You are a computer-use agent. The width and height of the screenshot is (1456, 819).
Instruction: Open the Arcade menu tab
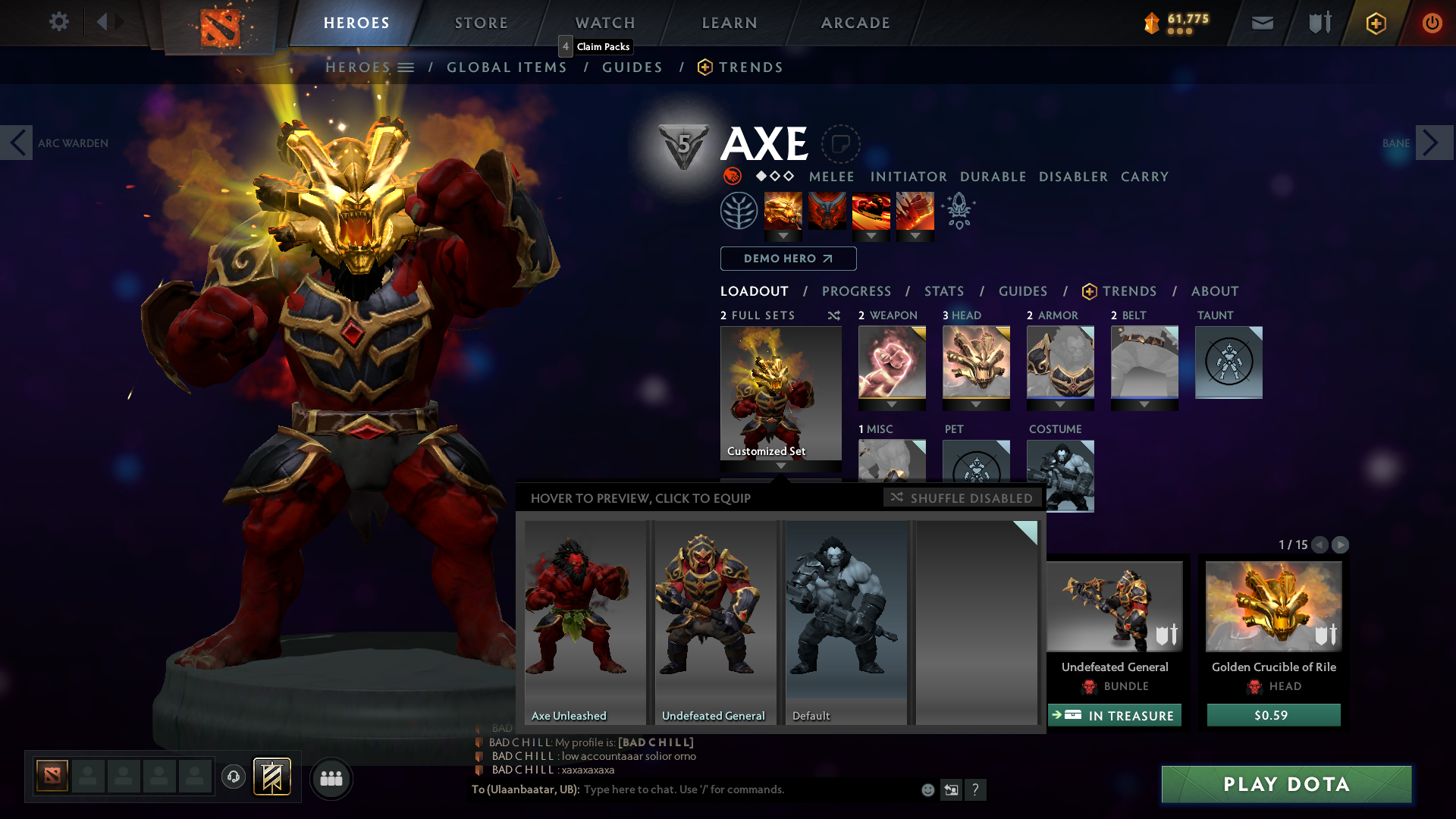(x=855, y=23)
